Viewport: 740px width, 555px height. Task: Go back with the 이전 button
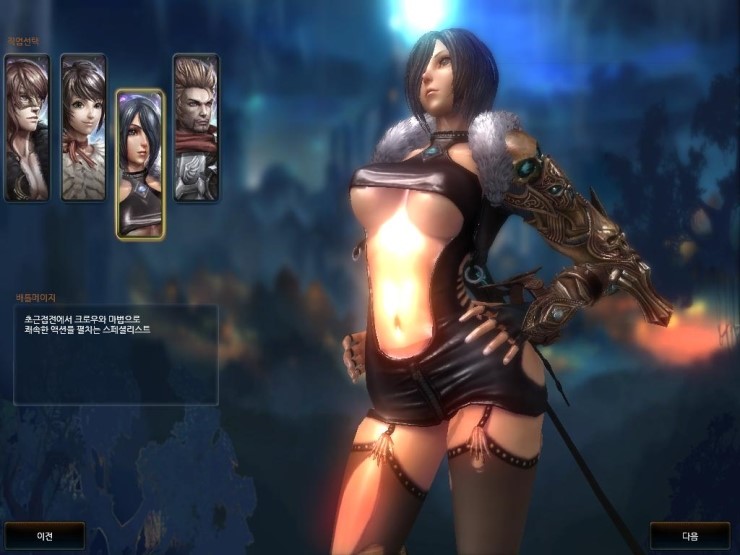coord(45,536)
